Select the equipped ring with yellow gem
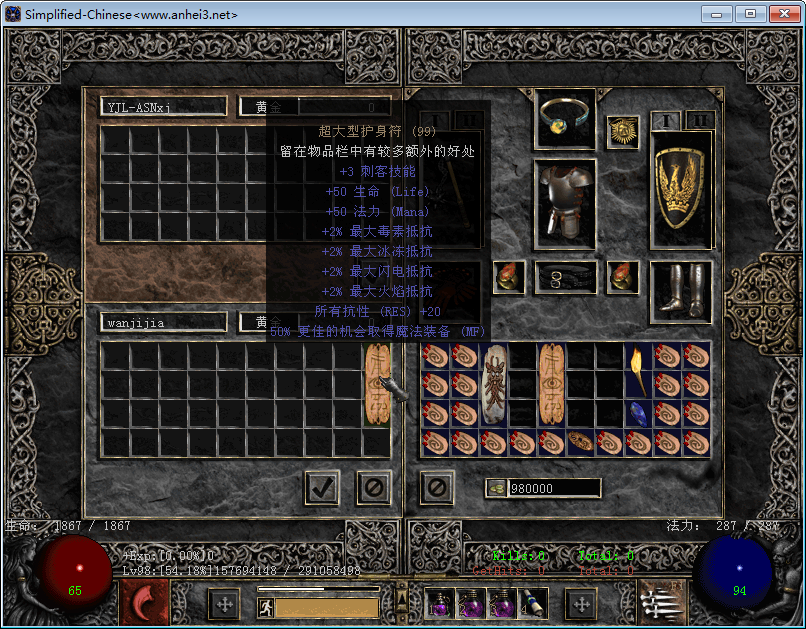The height and width of the screenshot is (629, 806). (x=565, y=119)
